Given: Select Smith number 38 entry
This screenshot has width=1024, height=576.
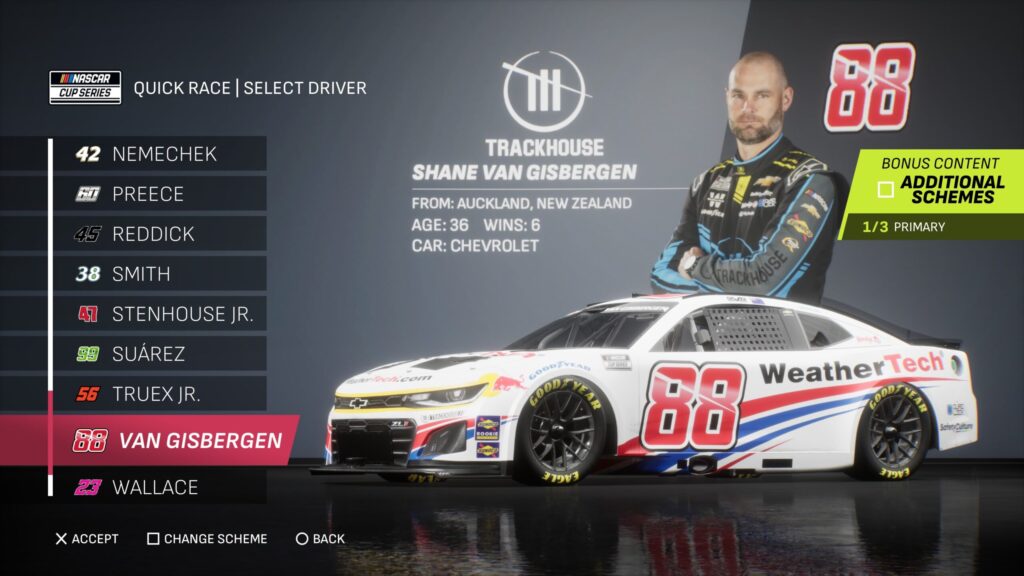Looking at the screenshot, I should coord(160,274).
